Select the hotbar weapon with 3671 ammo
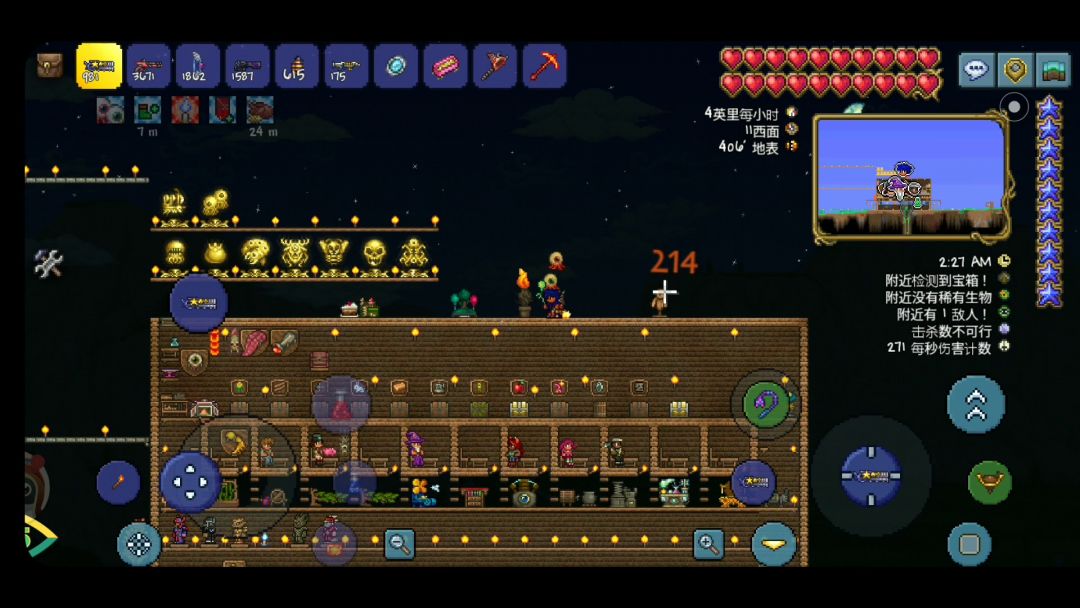 tap(149, 66)
